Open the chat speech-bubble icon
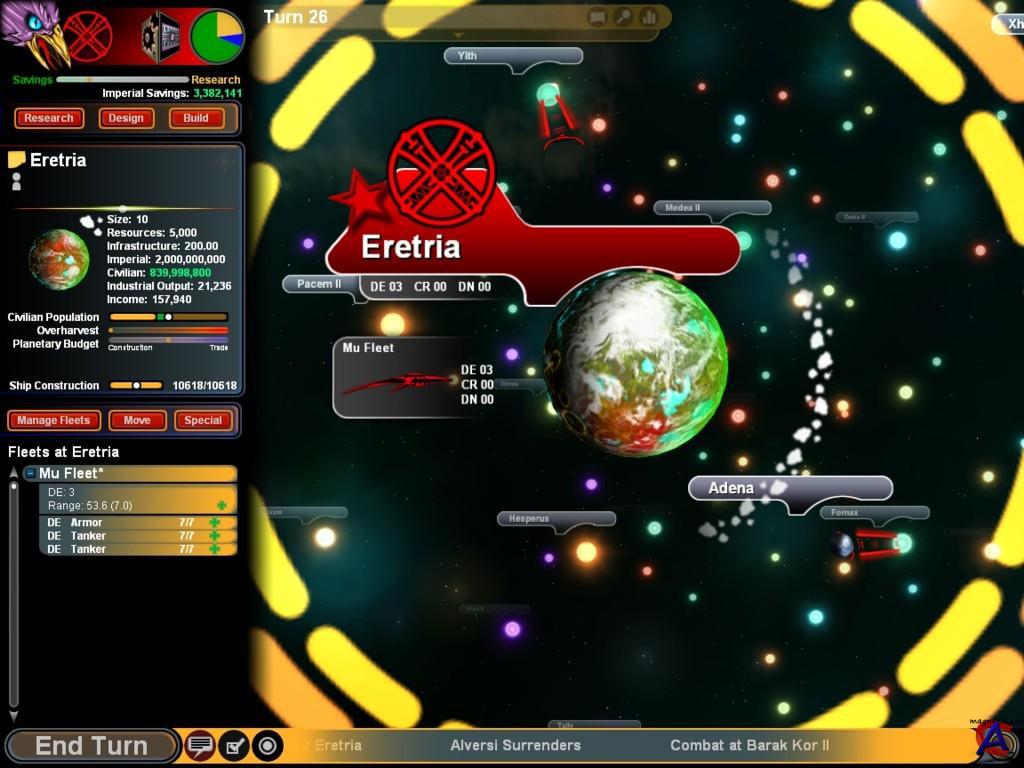The image size is (1024, 768). pos(201,746)
